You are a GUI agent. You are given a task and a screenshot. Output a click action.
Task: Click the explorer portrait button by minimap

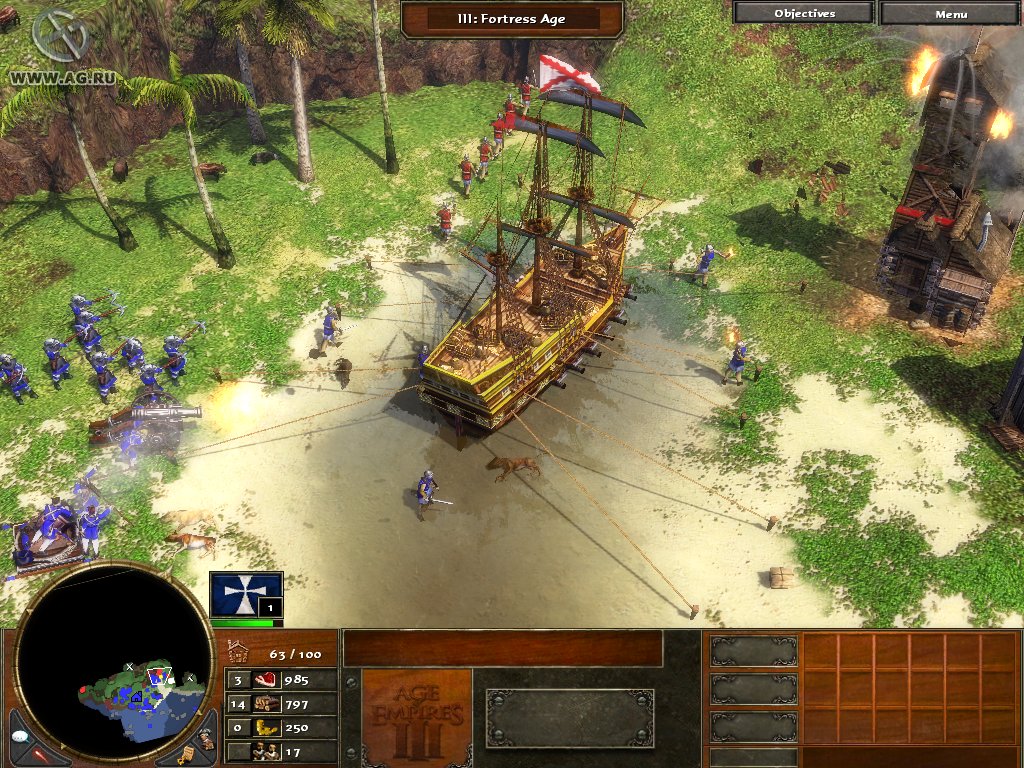tap(206, 739)
